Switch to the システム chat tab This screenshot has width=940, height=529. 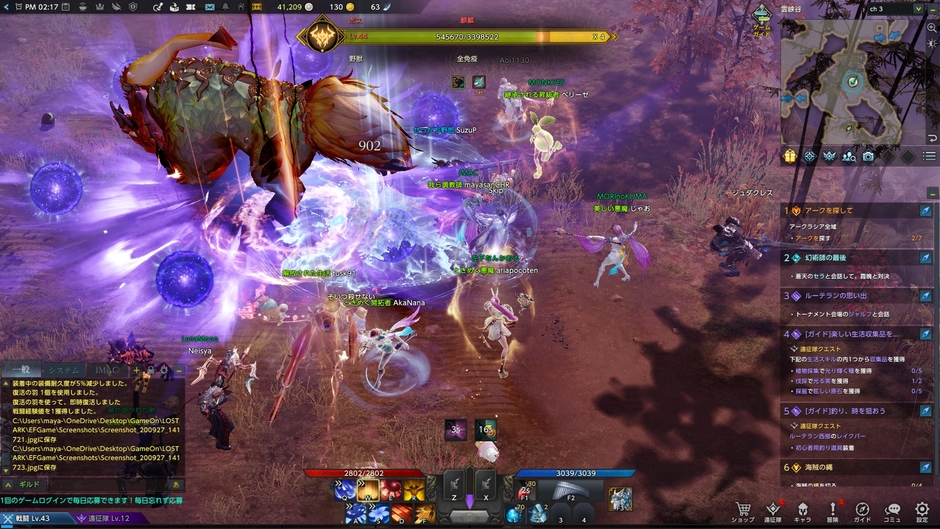[65, 370]
